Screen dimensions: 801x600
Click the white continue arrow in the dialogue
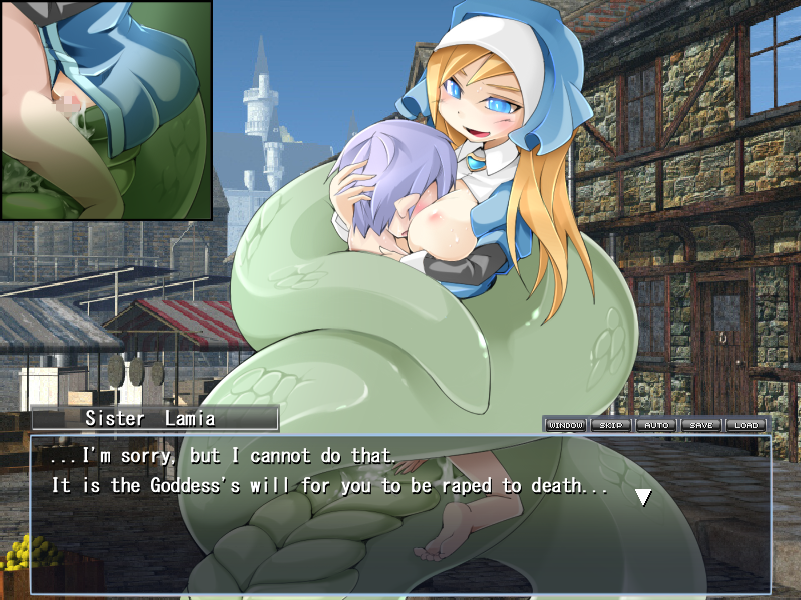(x=643, y=496)
